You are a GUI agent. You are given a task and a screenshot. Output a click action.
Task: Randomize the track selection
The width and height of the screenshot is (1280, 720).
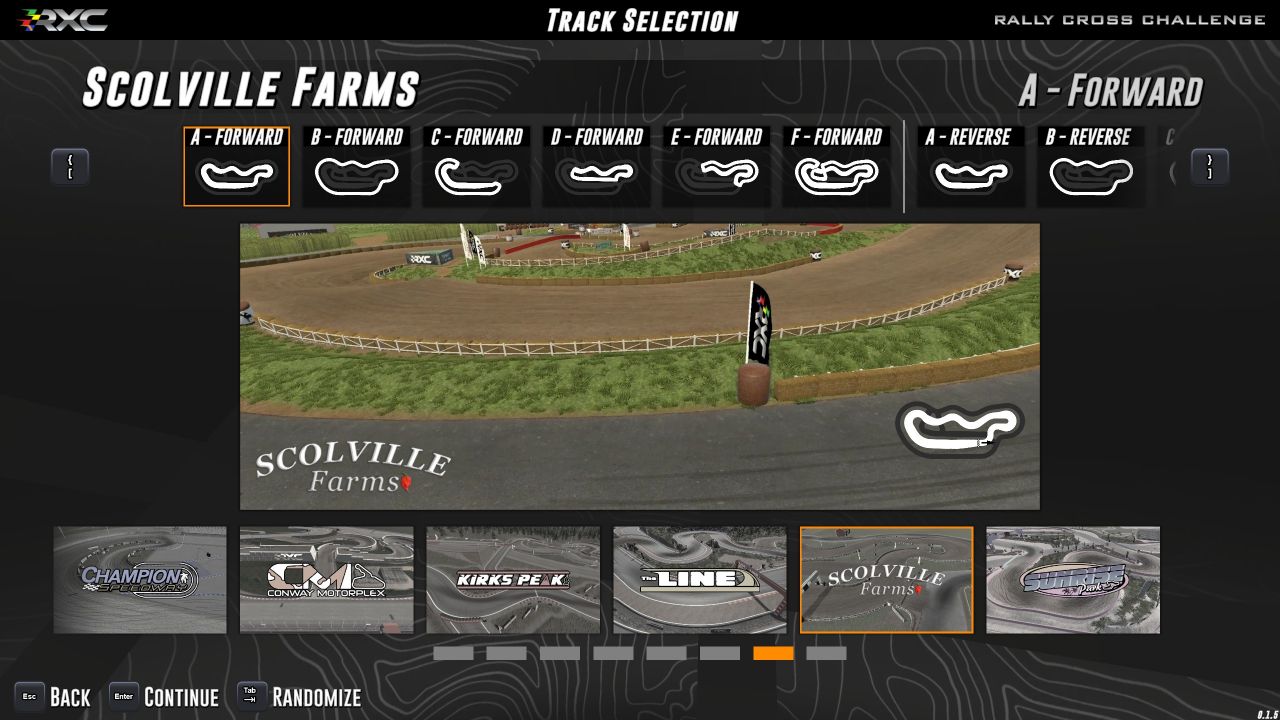click(x=299, y=697)
